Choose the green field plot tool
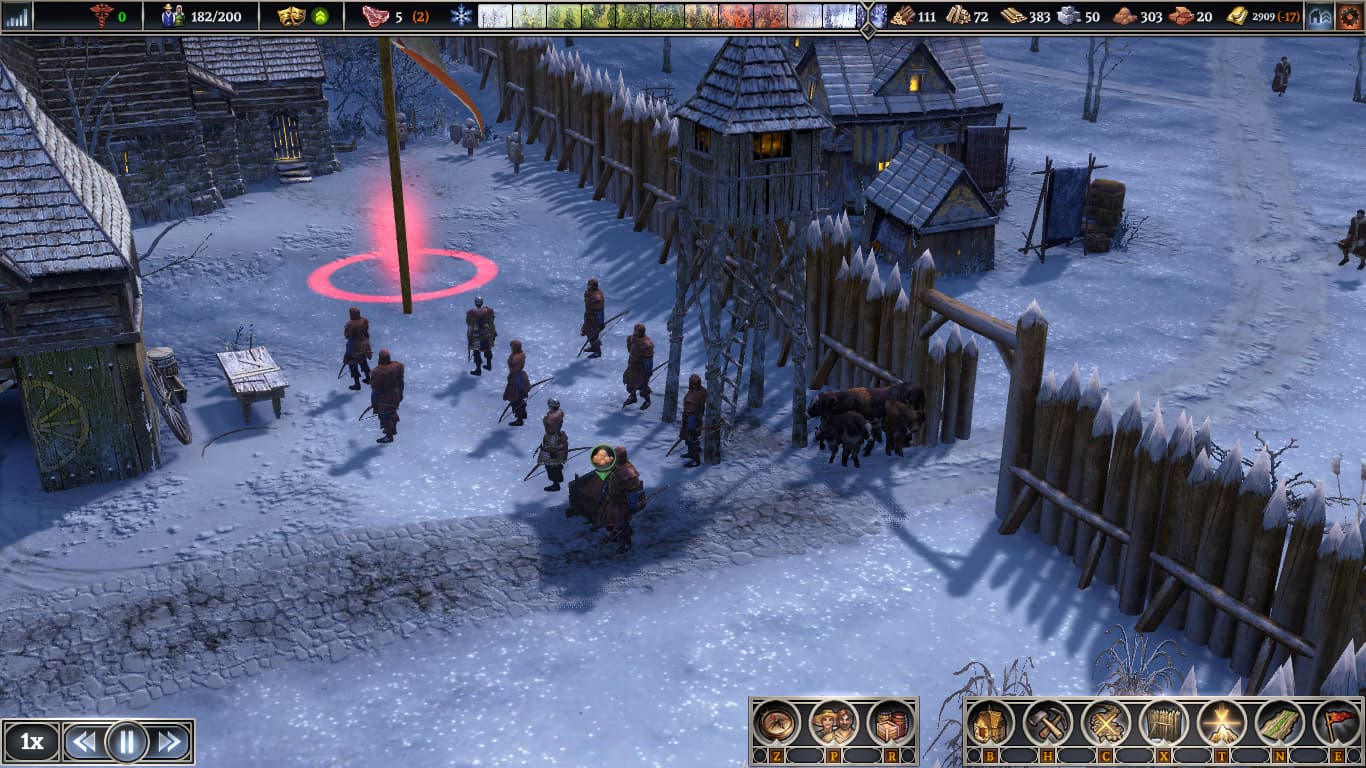Screen dimensions: 1366x768 click(1280, 722)
